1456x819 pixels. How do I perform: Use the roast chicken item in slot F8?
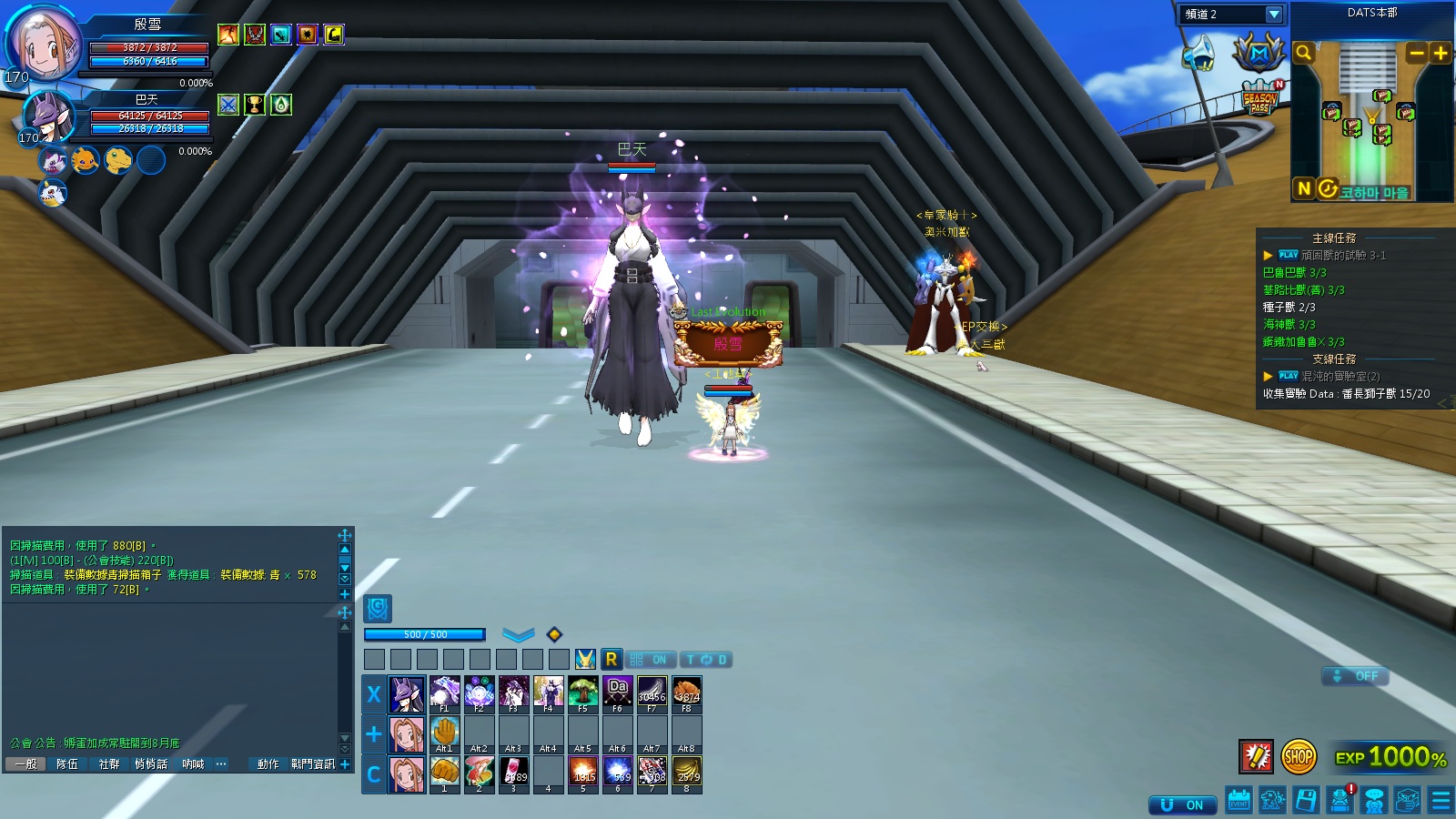(x=686, y=693)
